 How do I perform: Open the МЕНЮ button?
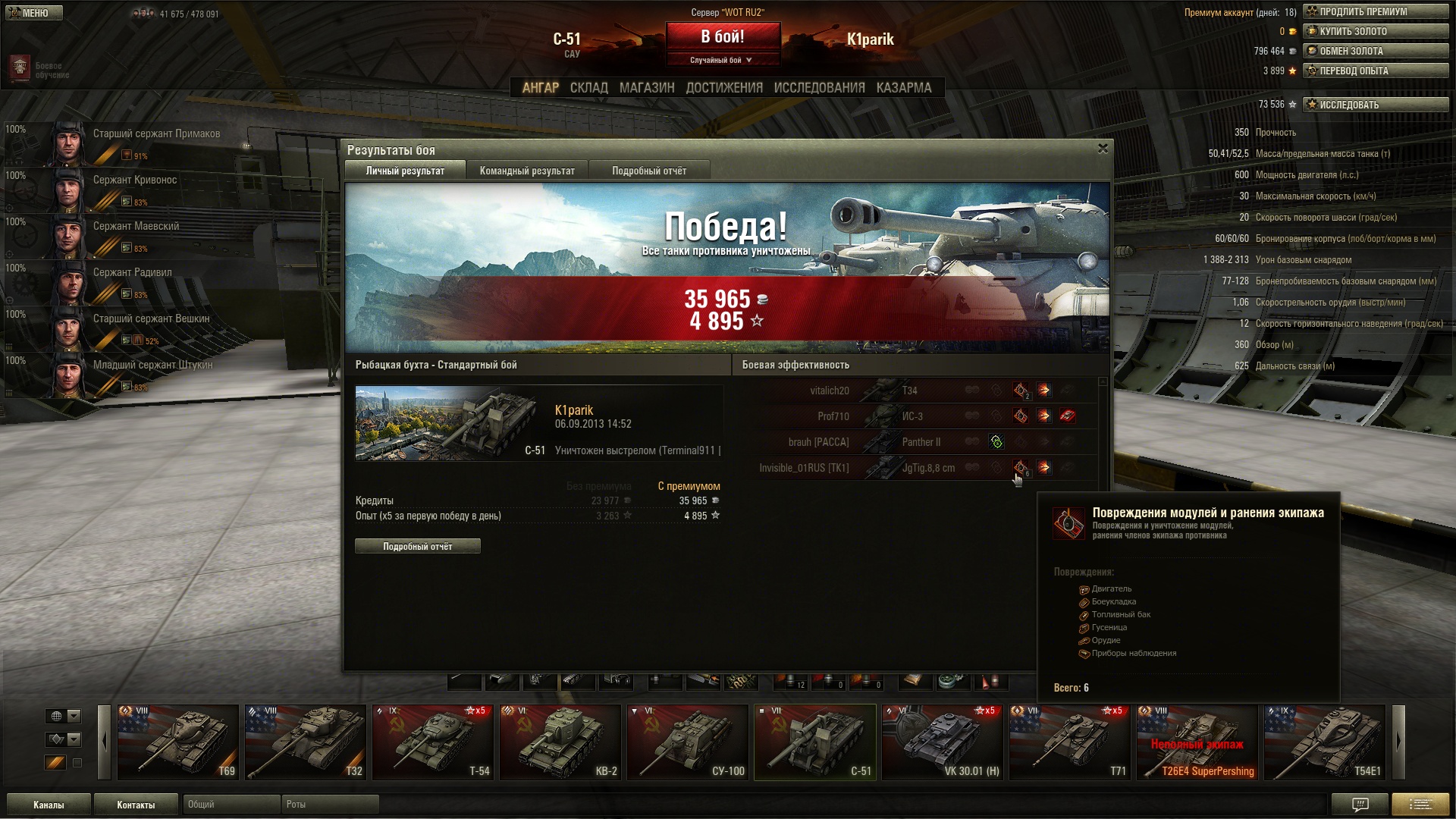coord(34,13)
